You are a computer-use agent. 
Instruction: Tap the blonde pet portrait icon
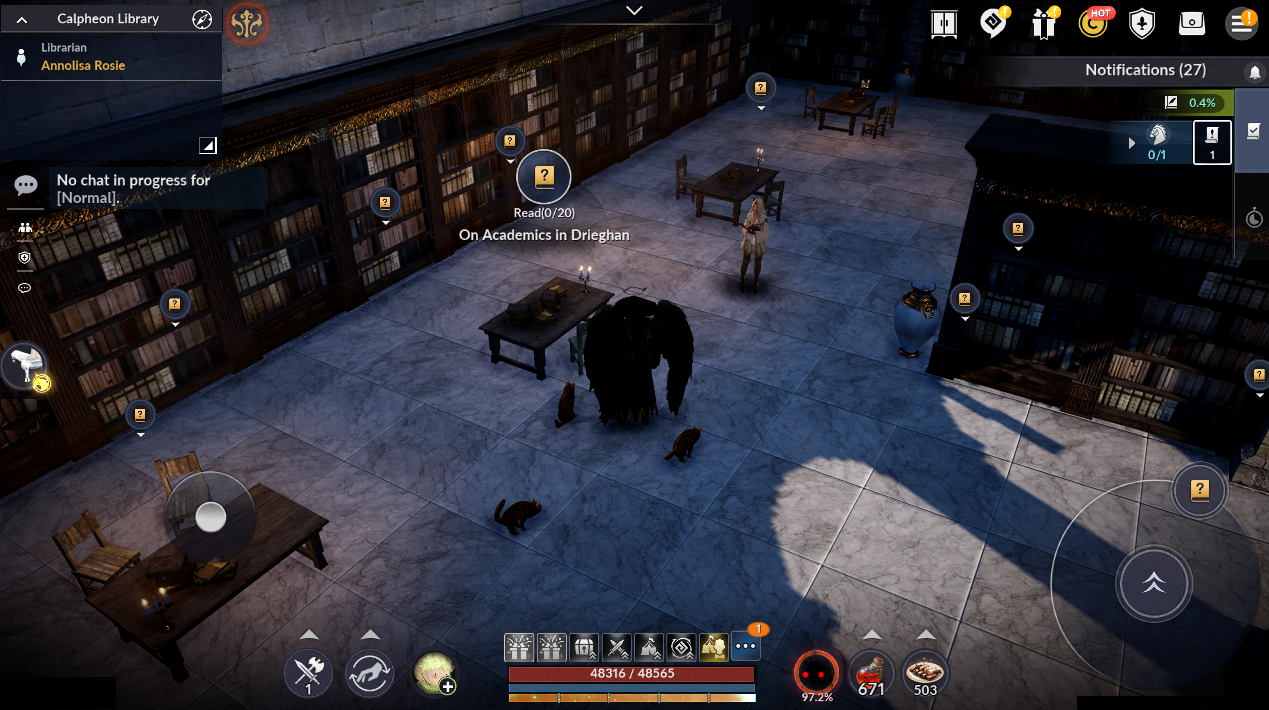(x=435, y=673)
